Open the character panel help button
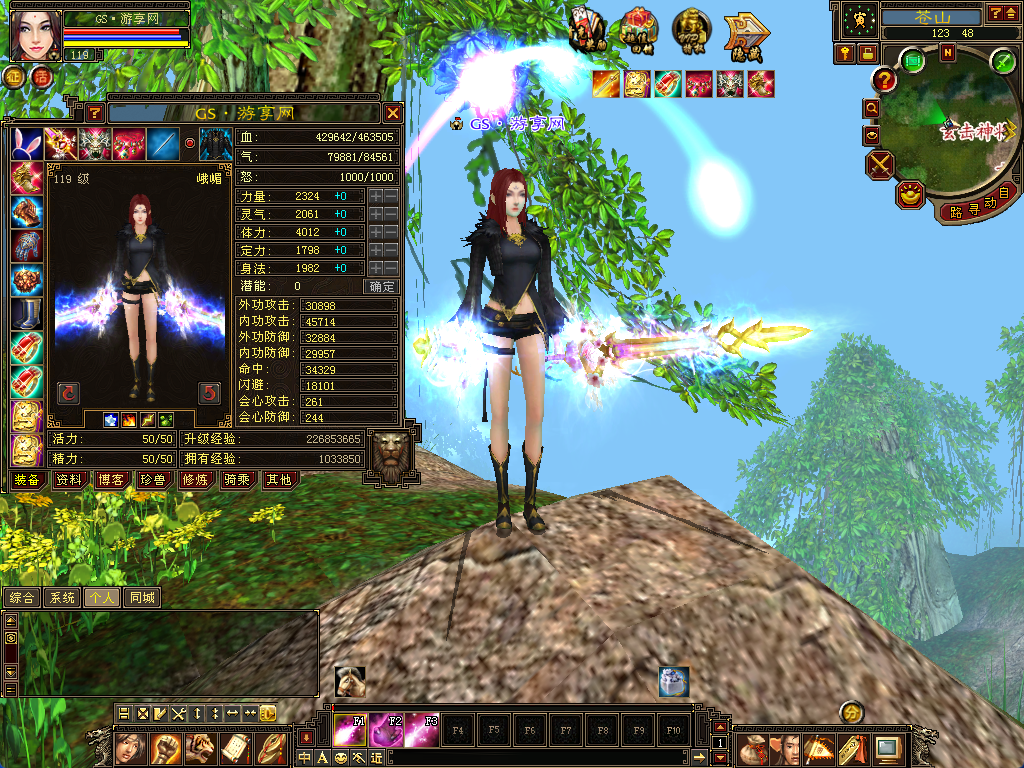Viewport: 1024px width, 768px height. (x=94, y=113)
